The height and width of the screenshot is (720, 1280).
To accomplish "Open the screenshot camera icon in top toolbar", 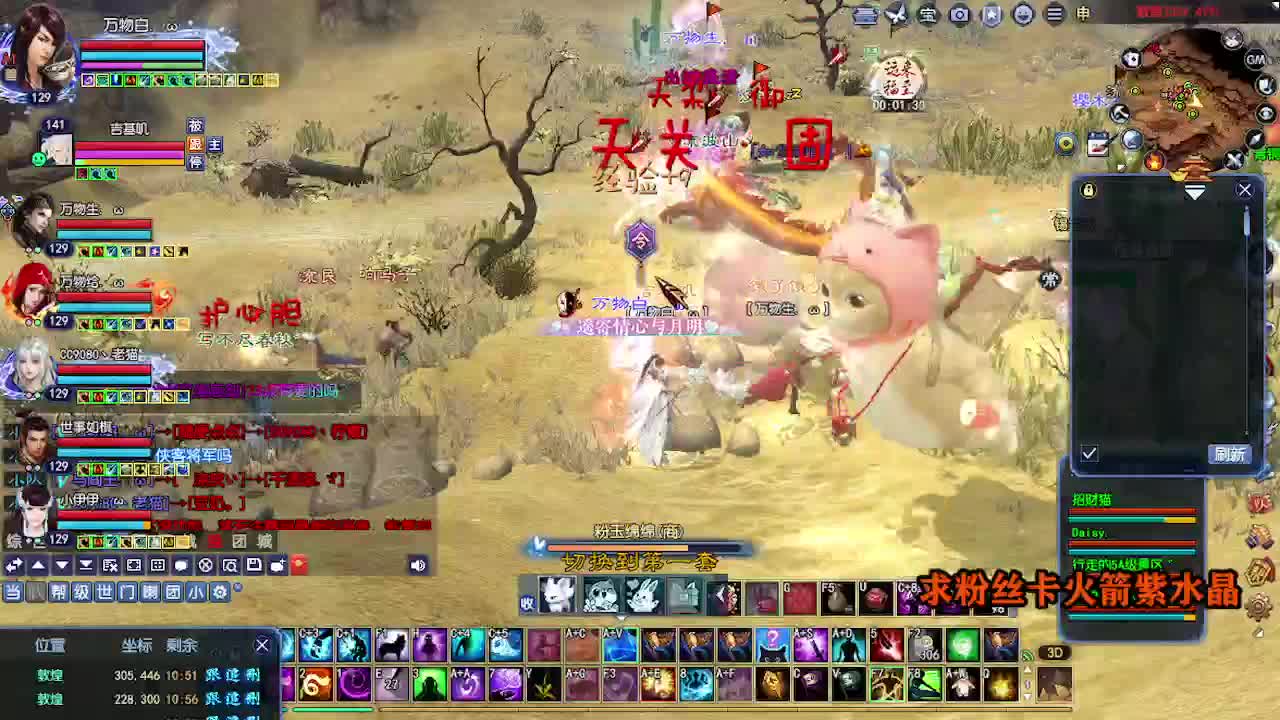I will pos(960,14).
